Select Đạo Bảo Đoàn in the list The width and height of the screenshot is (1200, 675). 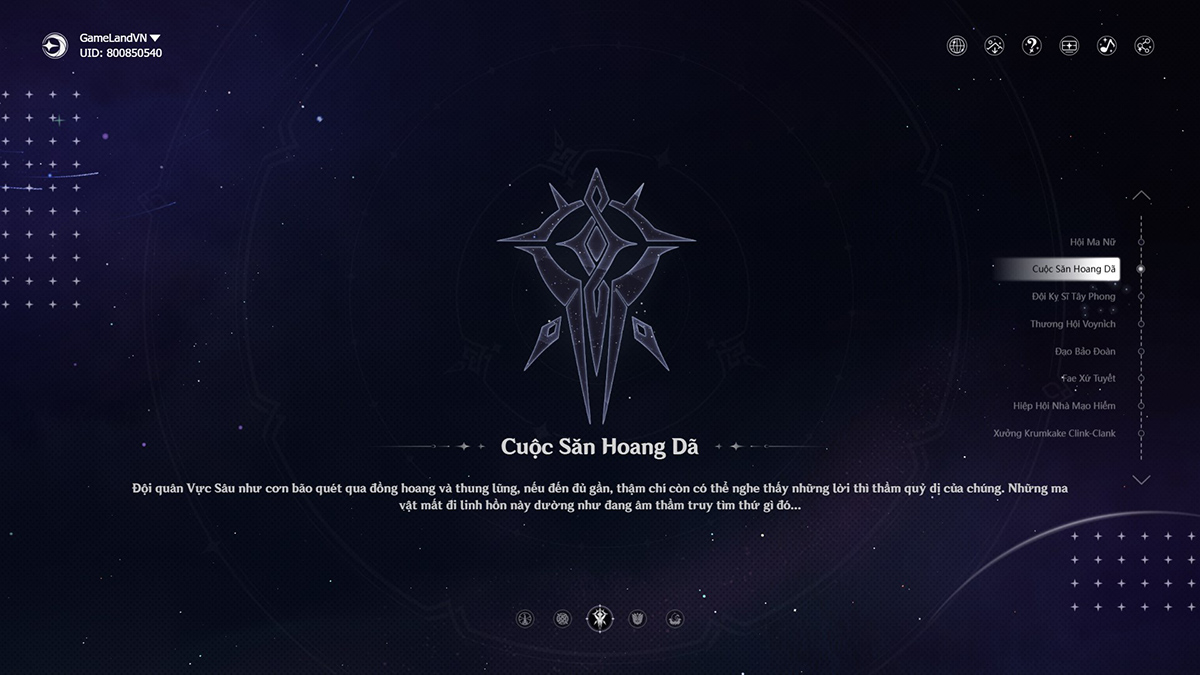(1084, 352)
